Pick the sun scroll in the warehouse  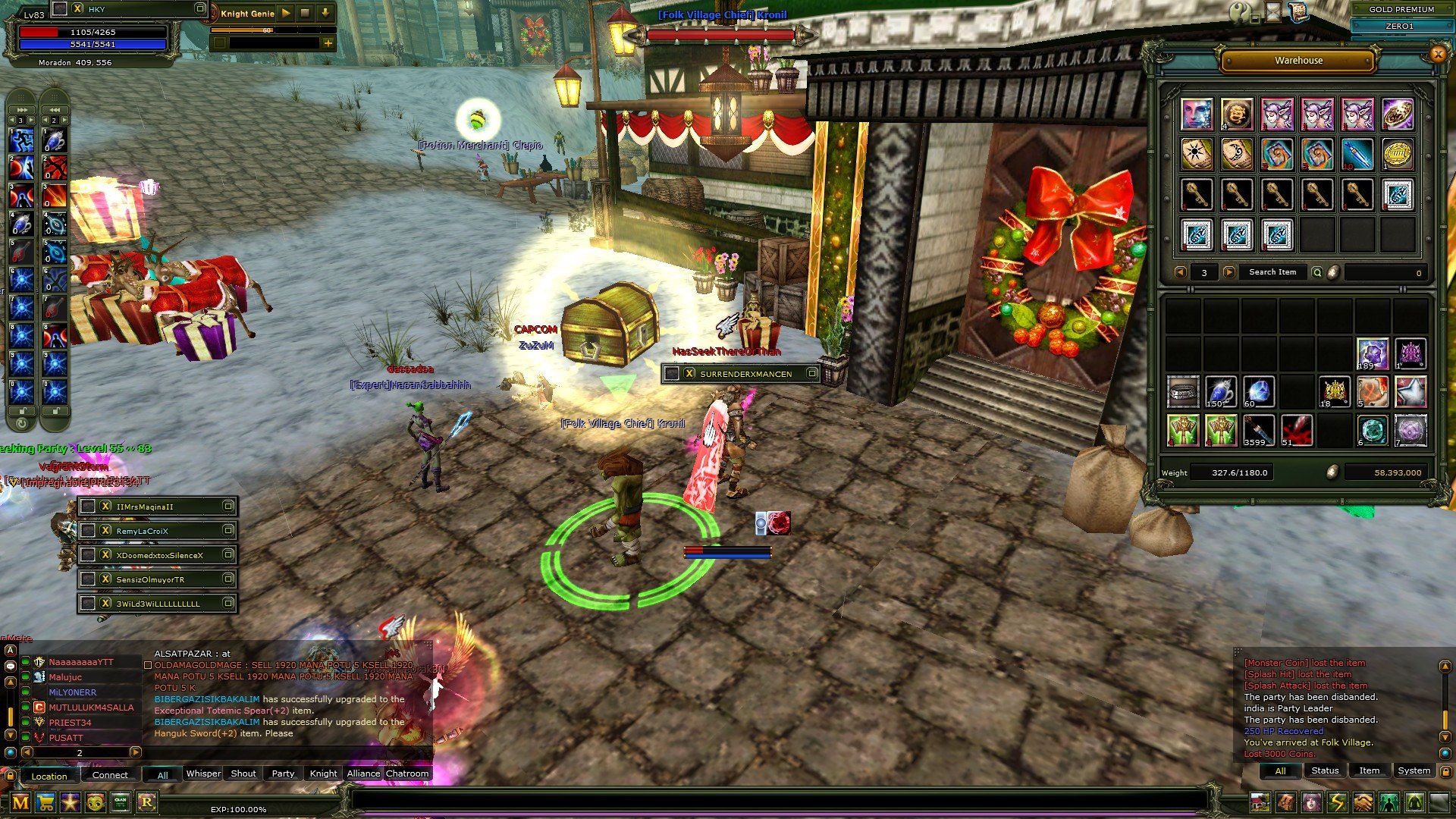click(x=1197, y=154)
